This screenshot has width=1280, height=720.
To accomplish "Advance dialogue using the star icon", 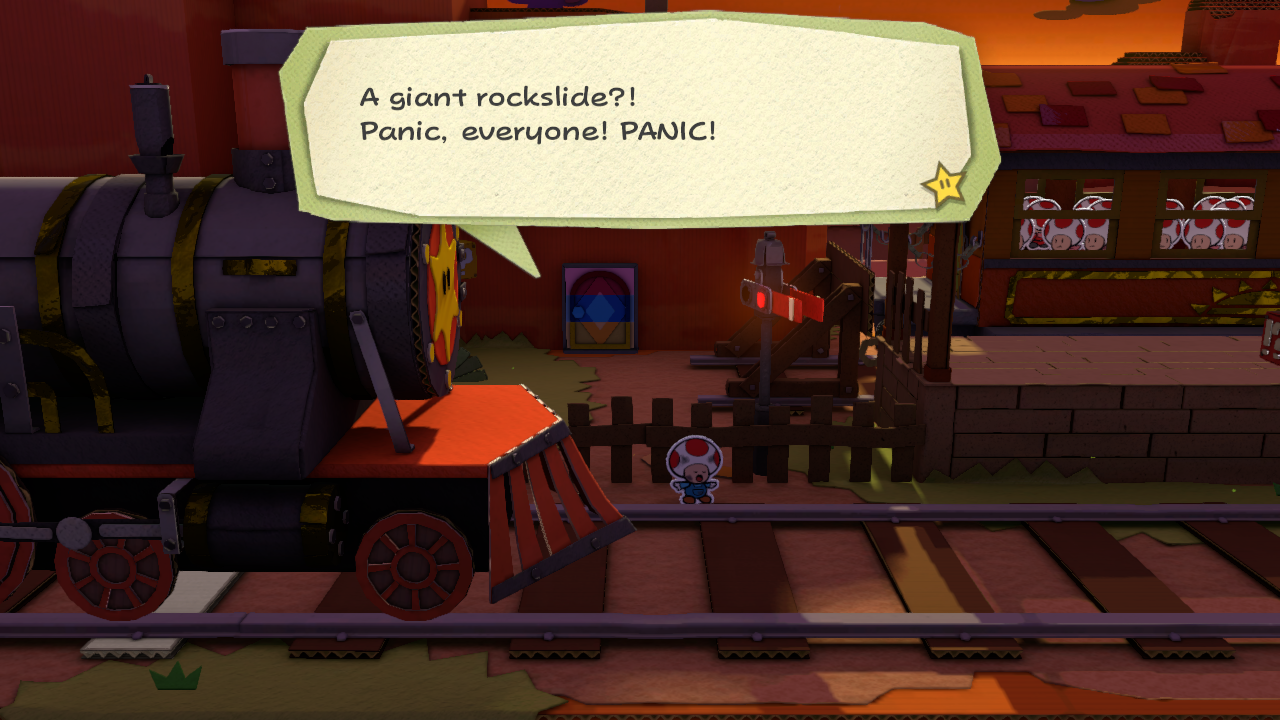I will click(x=943, y=185).
